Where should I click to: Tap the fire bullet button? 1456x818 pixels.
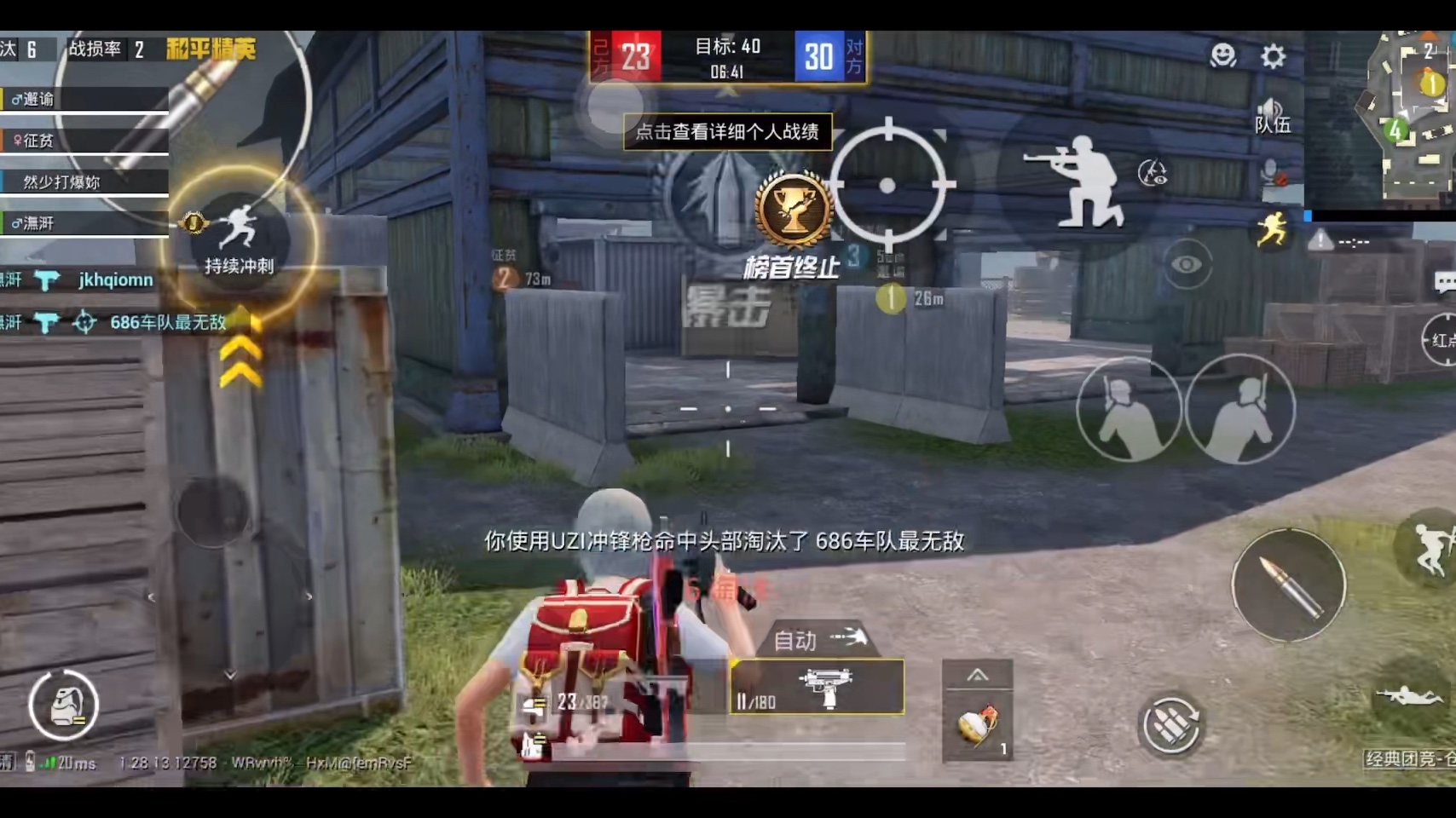click(x=1288, y=585)
